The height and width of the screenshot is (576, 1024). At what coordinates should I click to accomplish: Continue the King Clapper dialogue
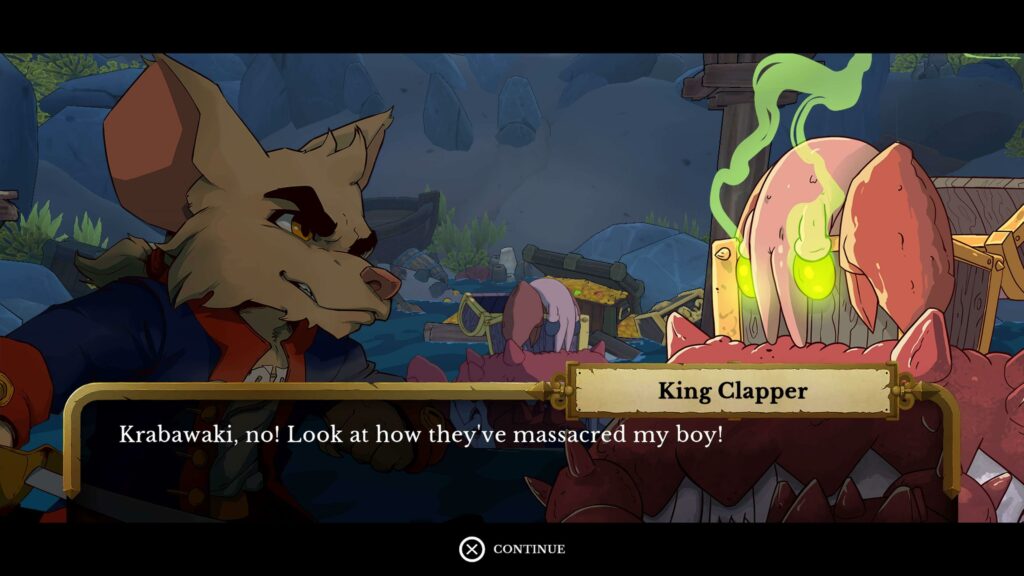point(512,549)
